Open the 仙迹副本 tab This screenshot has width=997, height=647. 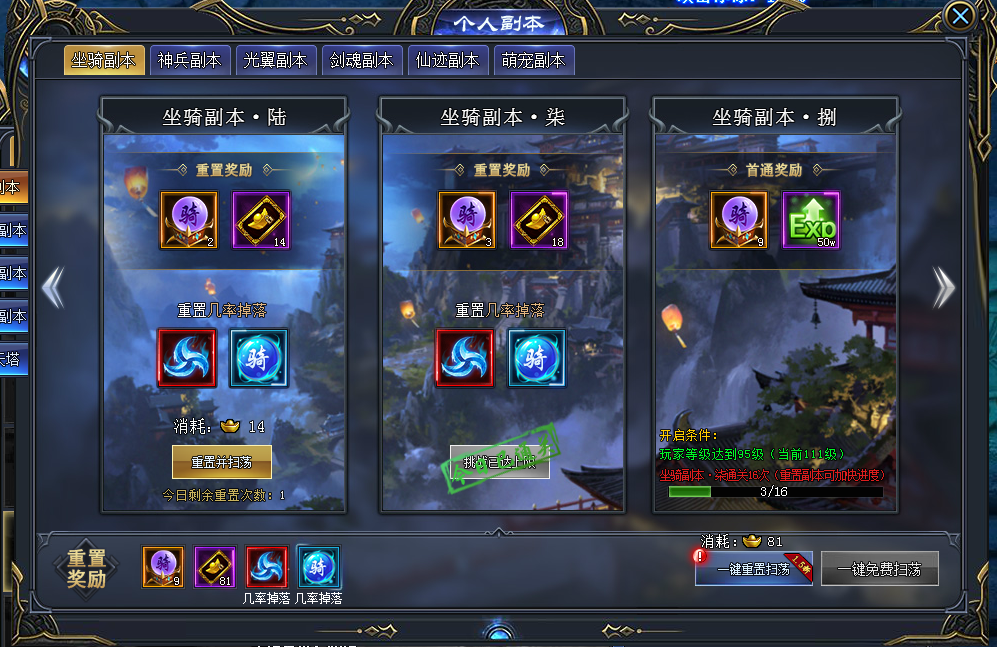pyautogui.click(x=447, y=60)
